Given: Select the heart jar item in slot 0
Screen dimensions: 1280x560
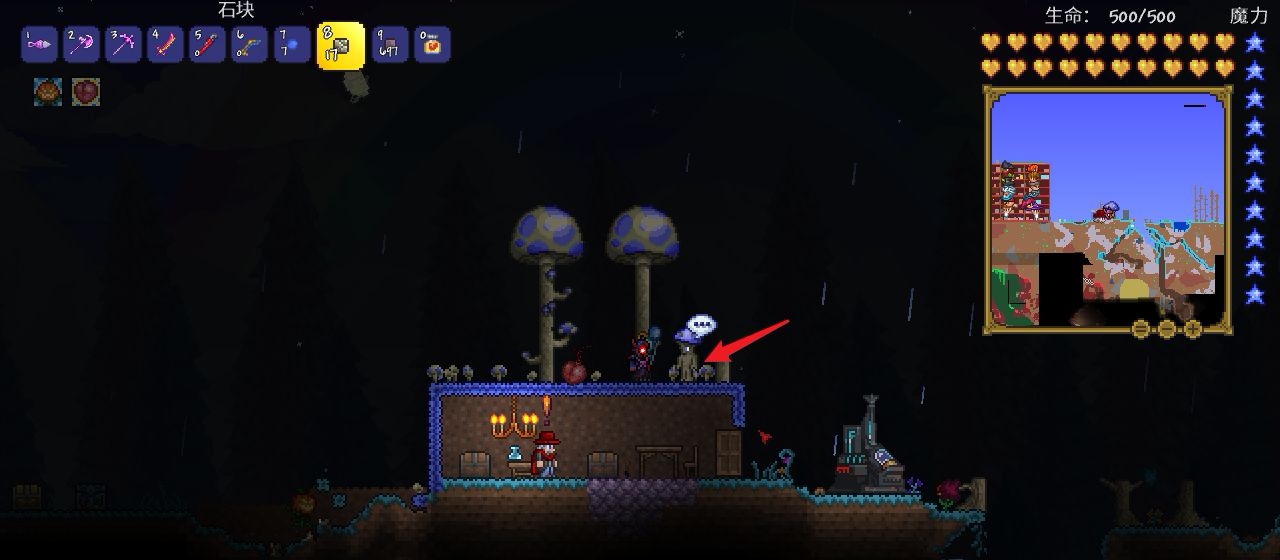Looking at the screenshot, I should [432, 45].
